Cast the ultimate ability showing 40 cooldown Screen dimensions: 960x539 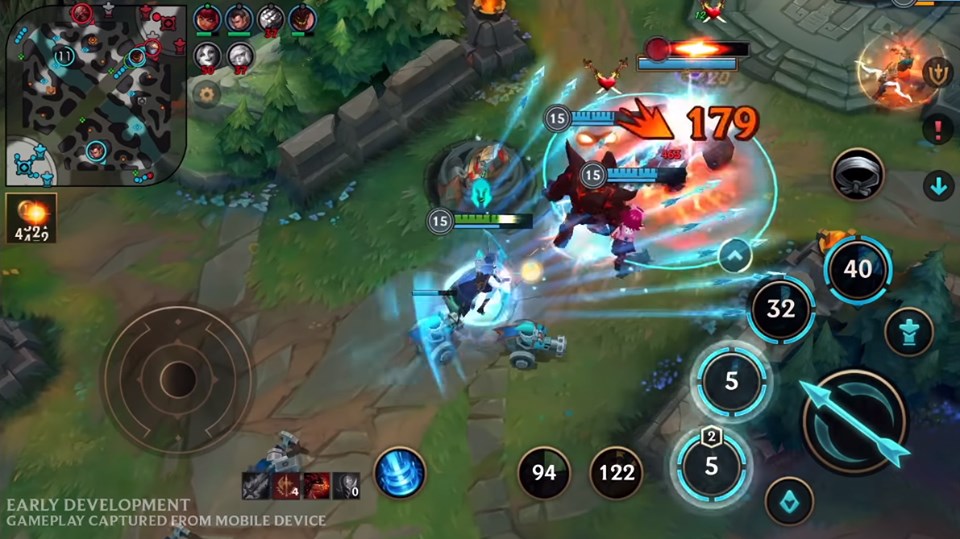[x=858, y=269]
